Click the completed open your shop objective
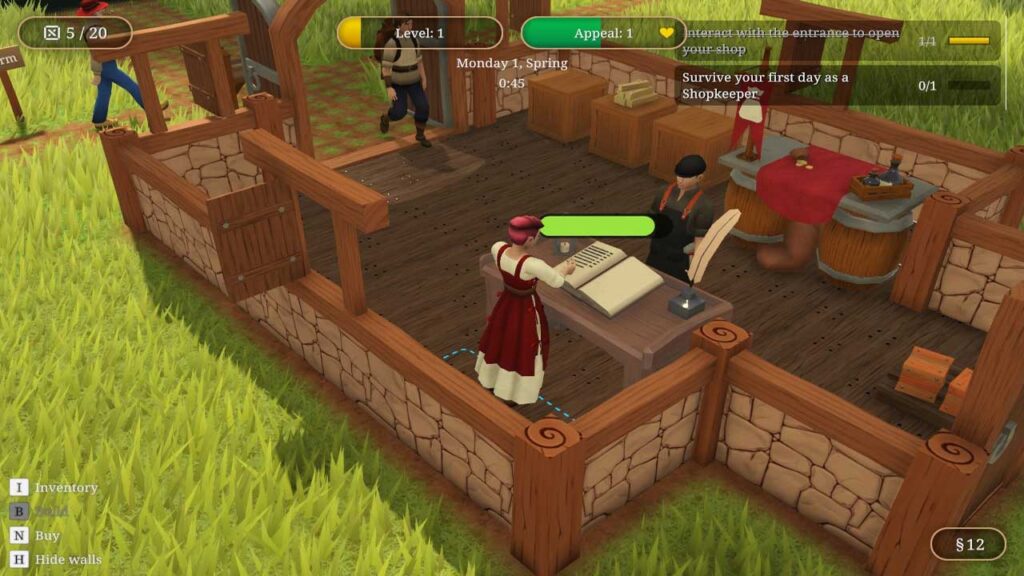Screen dimensions: 1024x576 (838, 41)
